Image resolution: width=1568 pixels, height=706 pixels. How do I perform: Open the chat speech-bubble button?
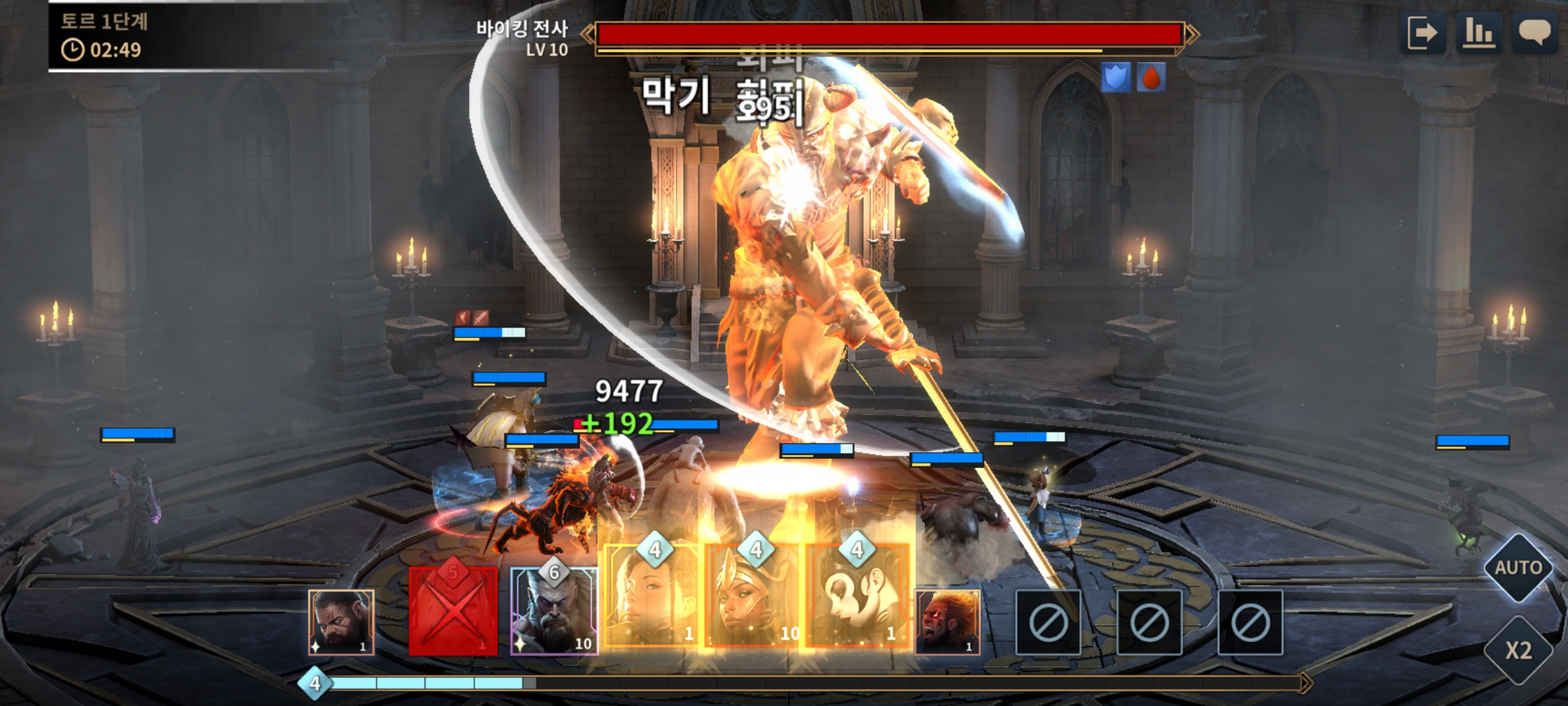pyautogui.click(x=1534, y=33)
